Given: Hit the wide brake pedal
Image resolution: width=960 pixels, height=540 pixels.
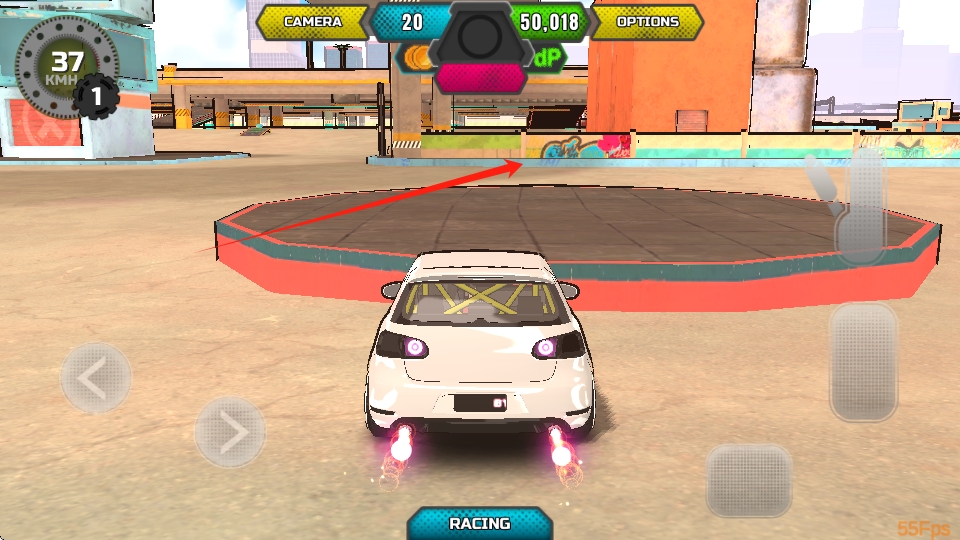Looking at the screenshot, I should [x=749, y=480].
